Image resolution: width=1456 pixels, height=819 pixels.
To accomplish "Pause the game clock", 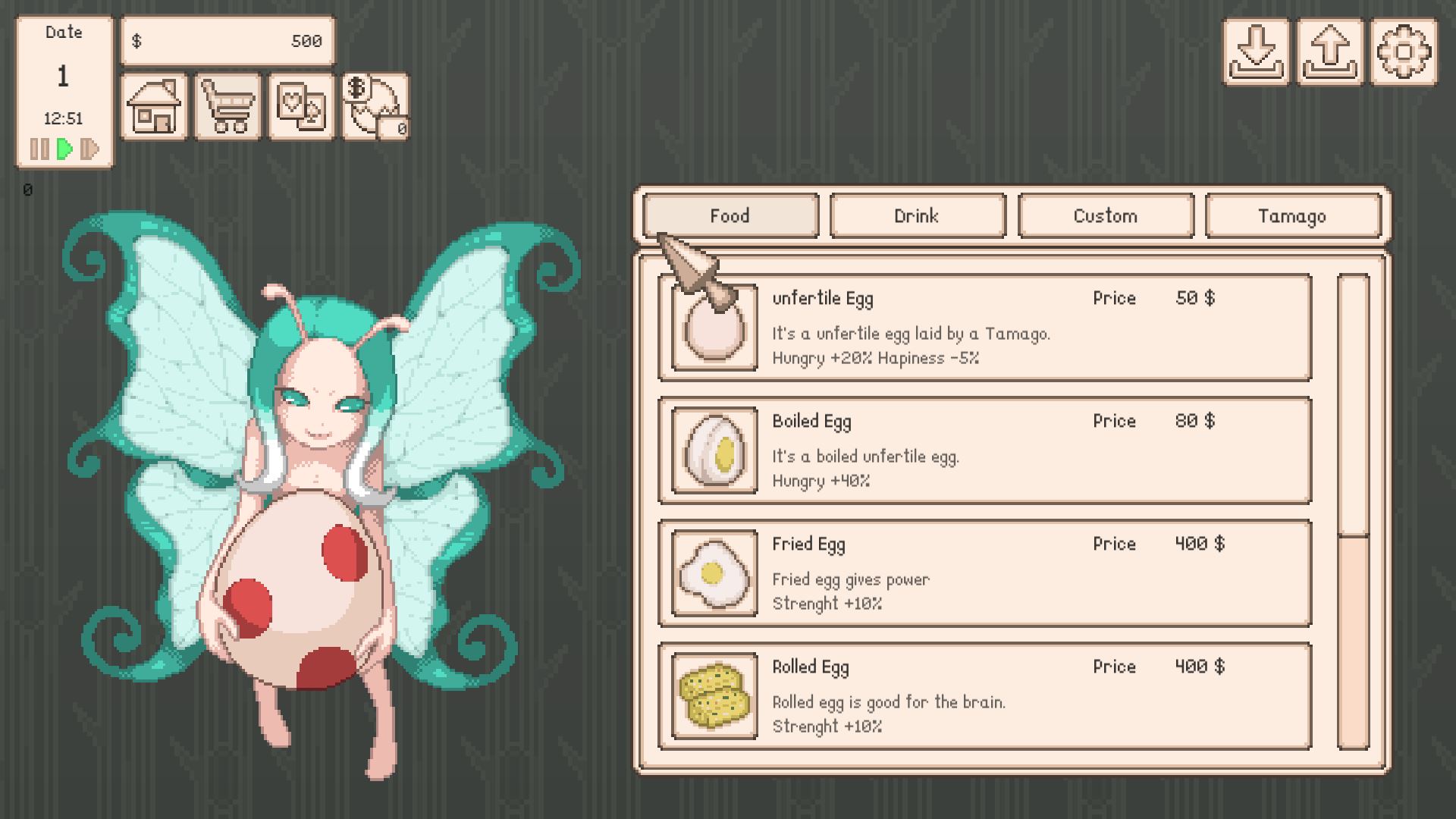I will tap(39, 149).
